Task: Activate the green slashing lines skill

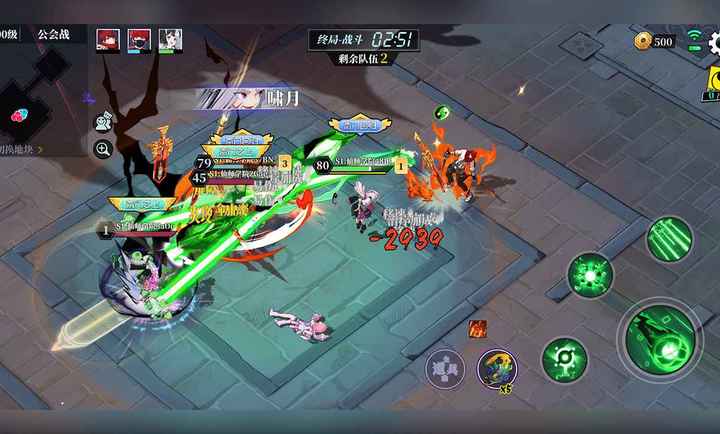Action: point(669,239)
